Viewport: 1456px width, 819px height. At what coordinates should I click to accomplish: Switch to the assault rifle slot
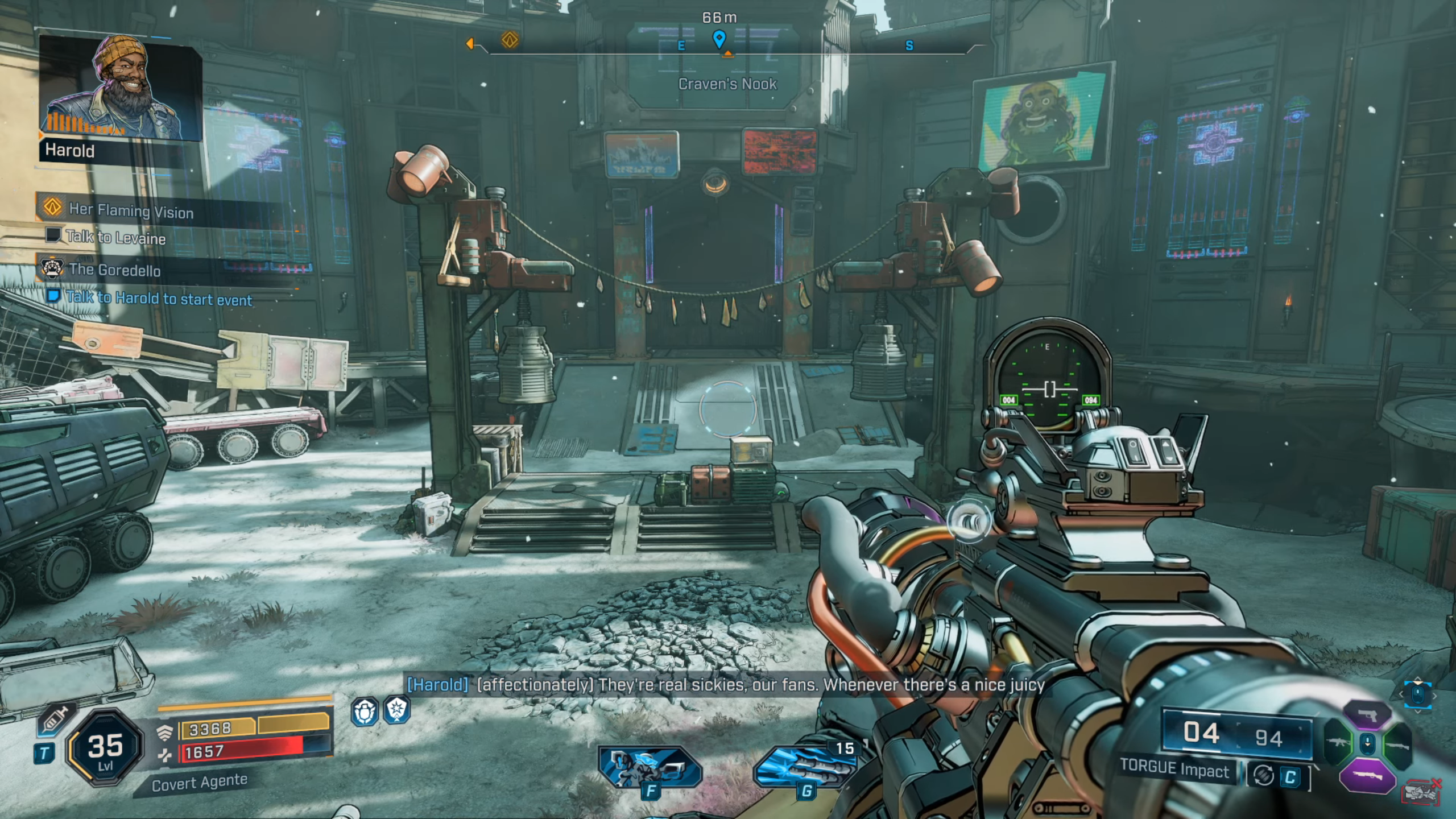(x=1338, y=743)
